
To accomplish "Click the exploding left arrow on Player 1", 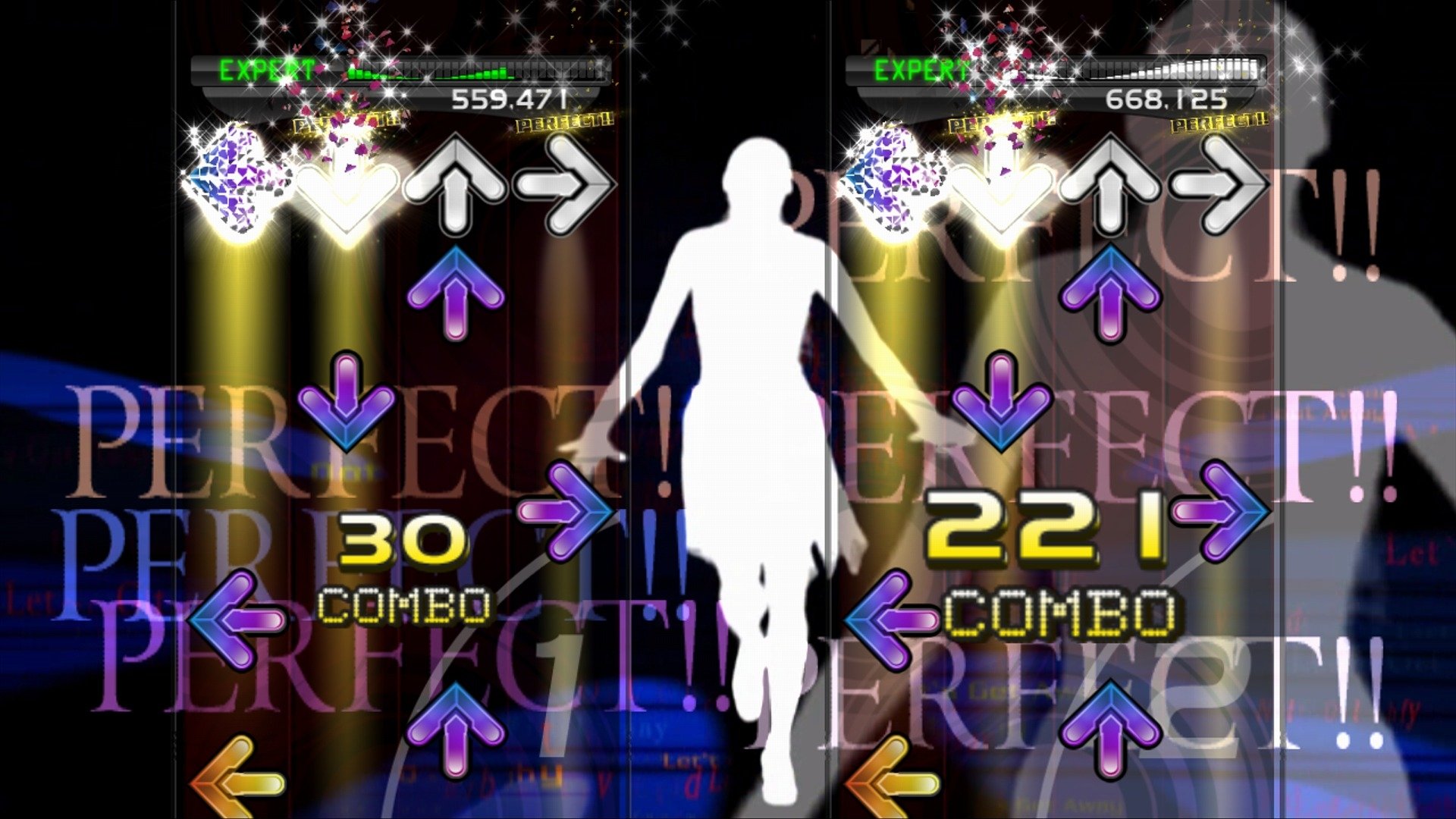I will [x=231, y=182].
